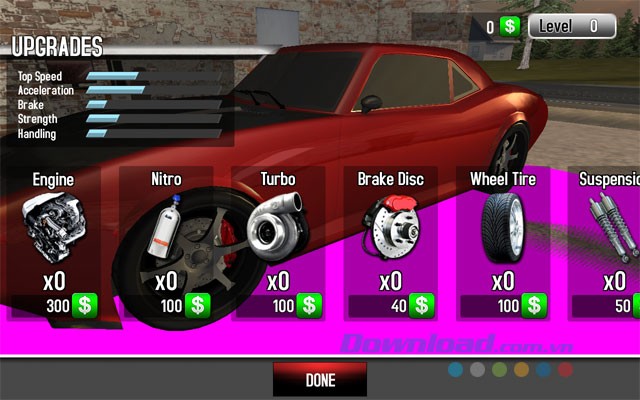Image resolution: width=640 pixels, height=400 pixels.
Task: Click the green dollar icon beside the balance
Action: 510,27
